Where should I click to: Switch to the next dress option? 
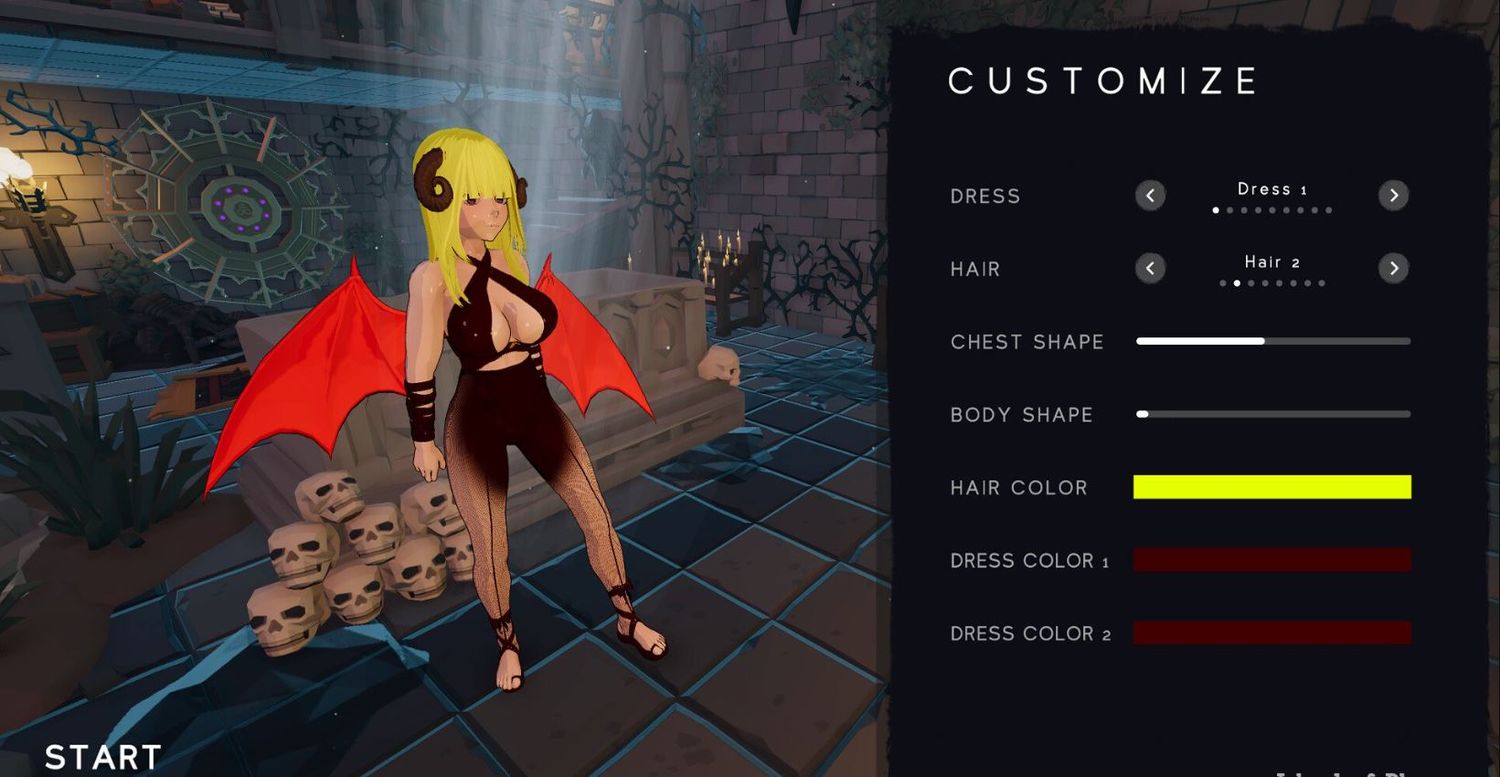(1393, 195)
